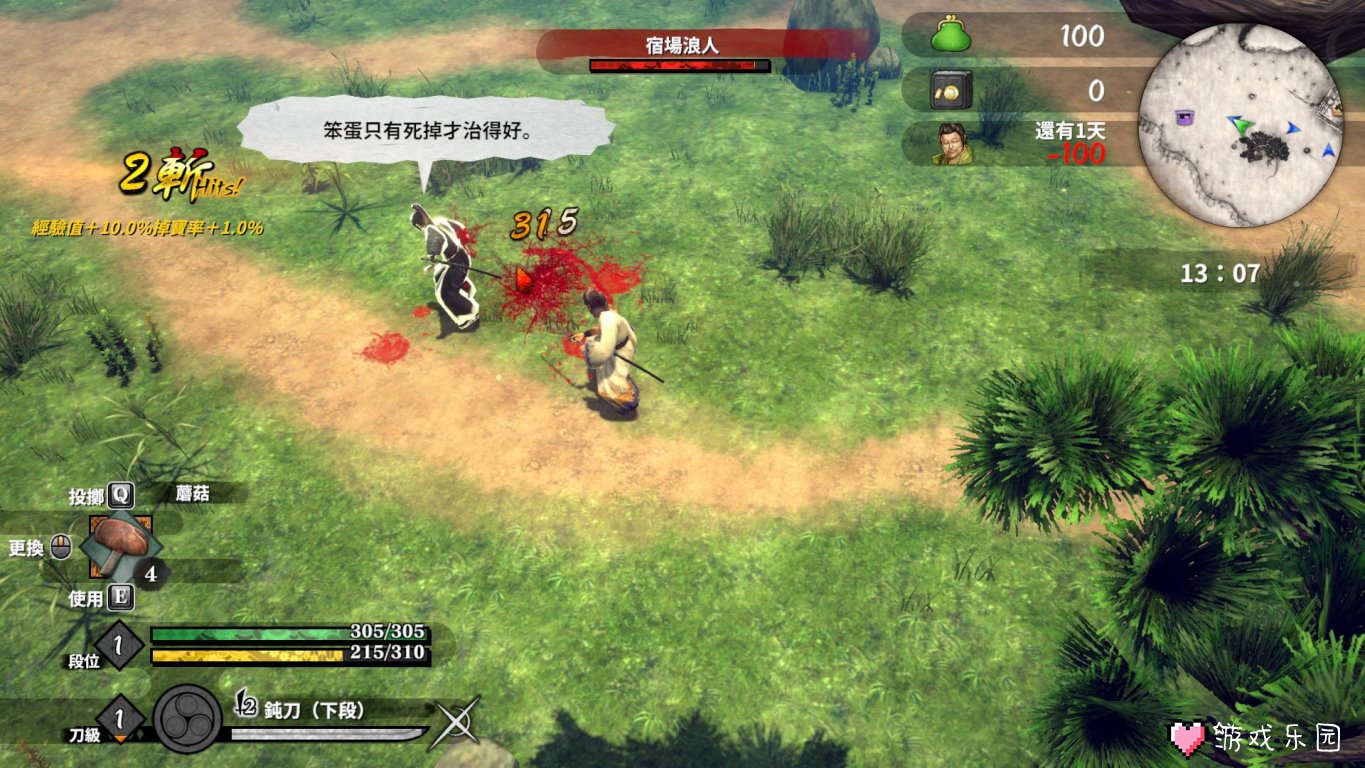Click the debt collector portrait

(952, 144)
